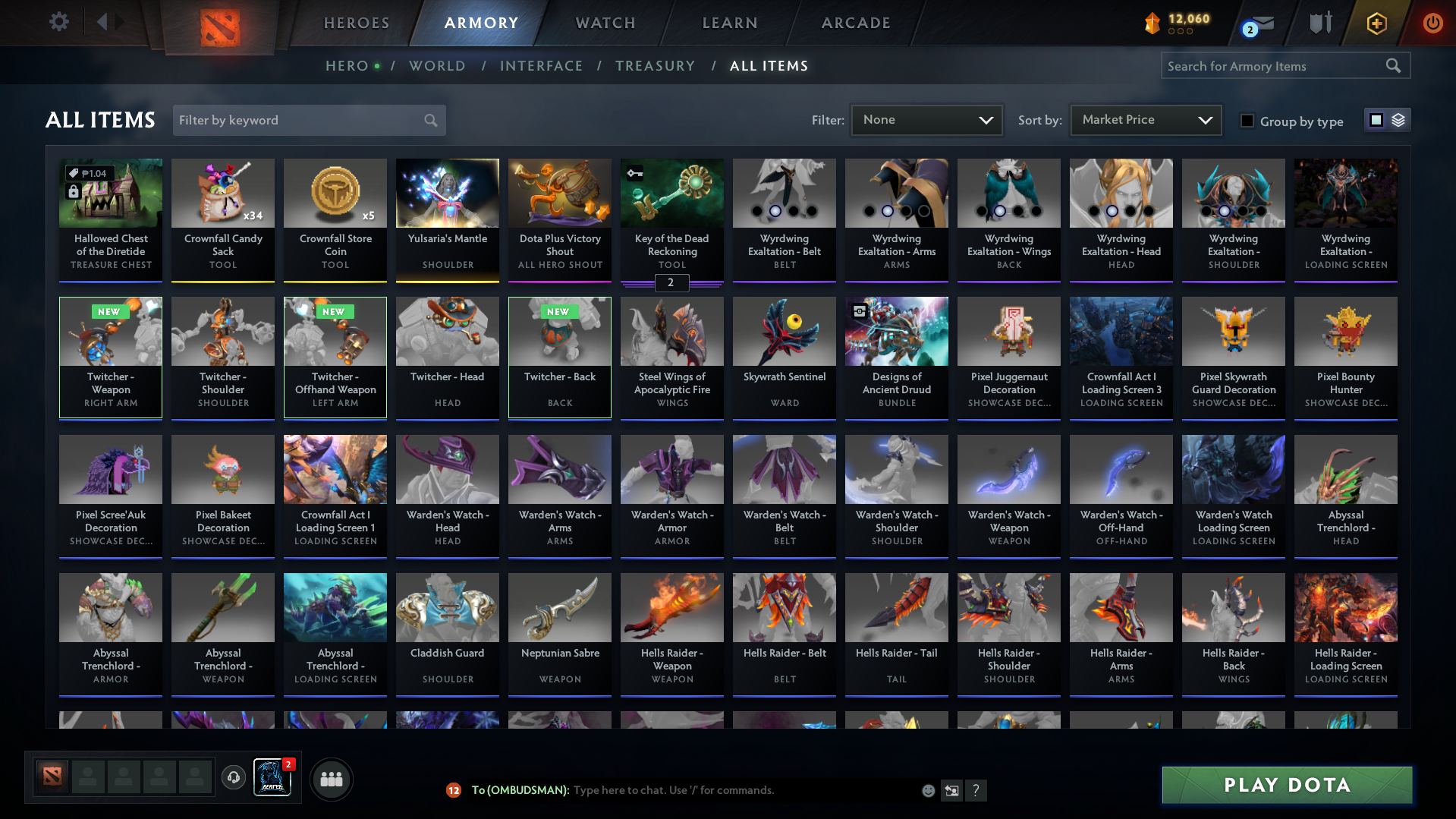The width and height of the screenshot is (1456, 819).
Task: Click the red power button to exit
Action: [x=1432, y=24]
